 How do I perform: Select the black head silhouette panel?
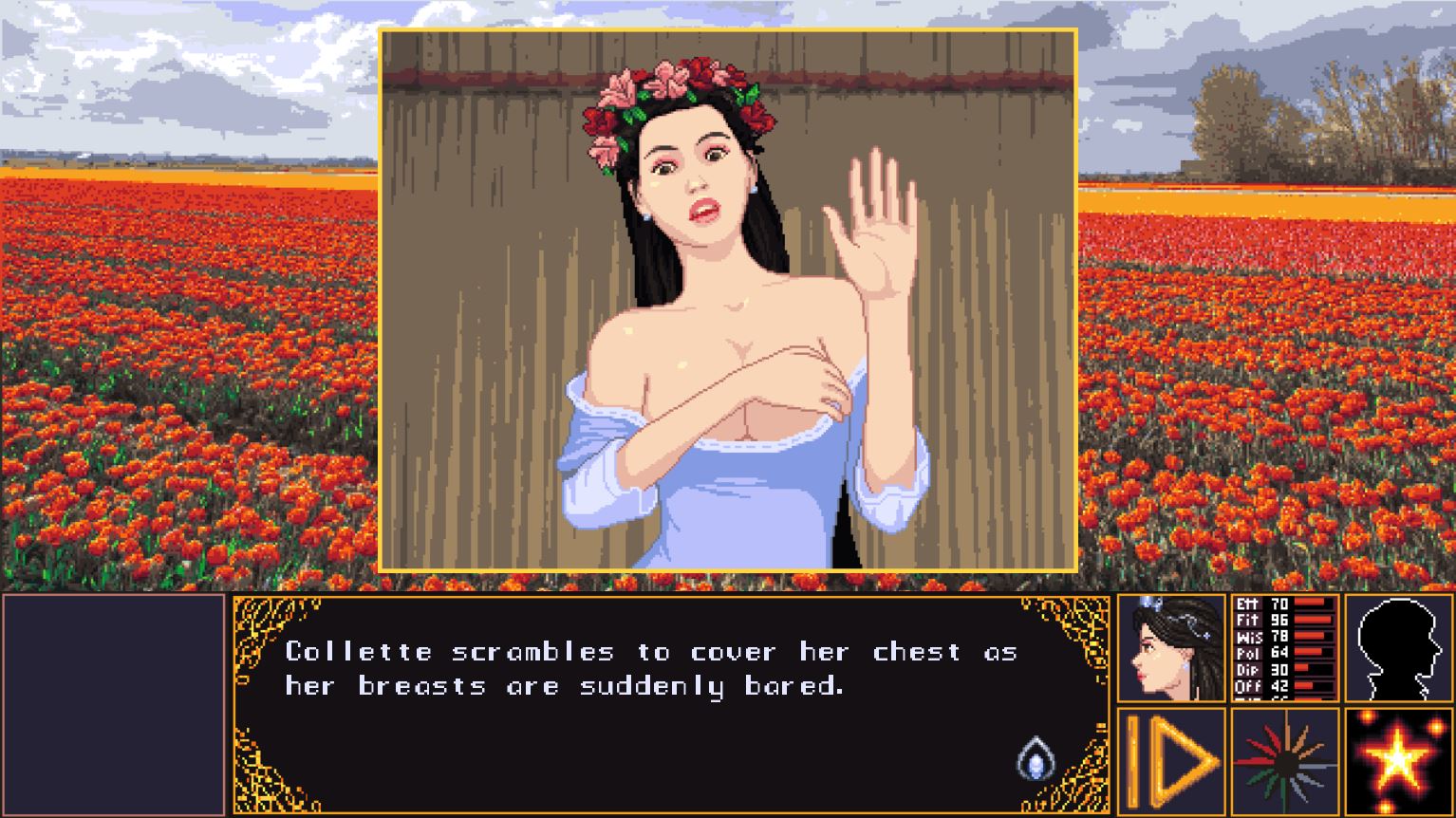1398,649
